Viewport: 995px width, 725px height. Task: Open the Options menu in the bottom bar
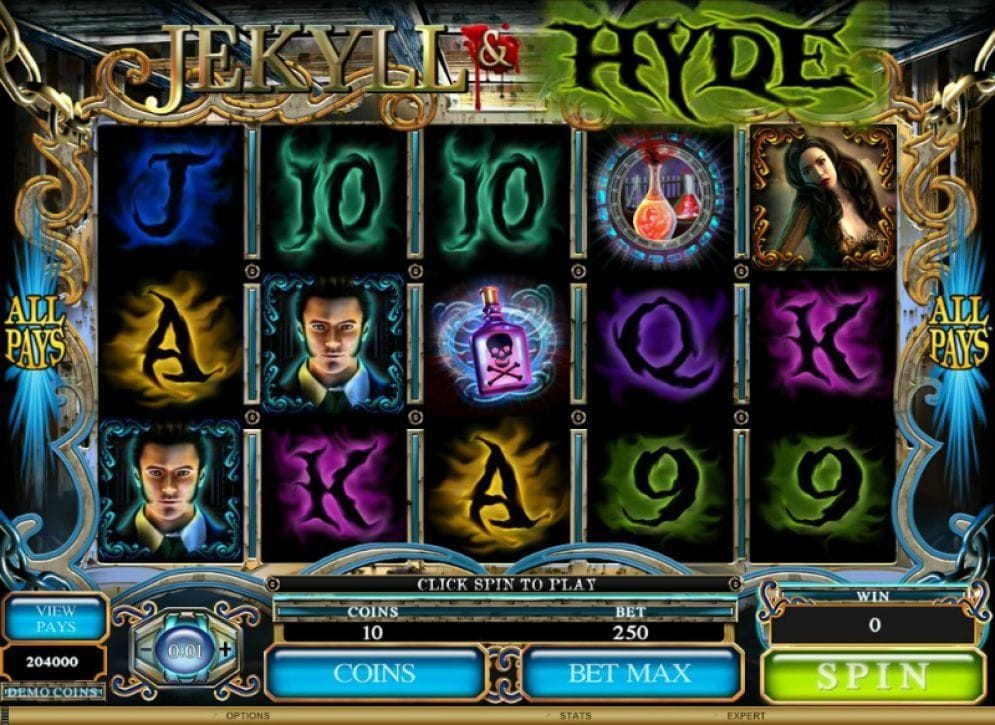tap(248, 716)
